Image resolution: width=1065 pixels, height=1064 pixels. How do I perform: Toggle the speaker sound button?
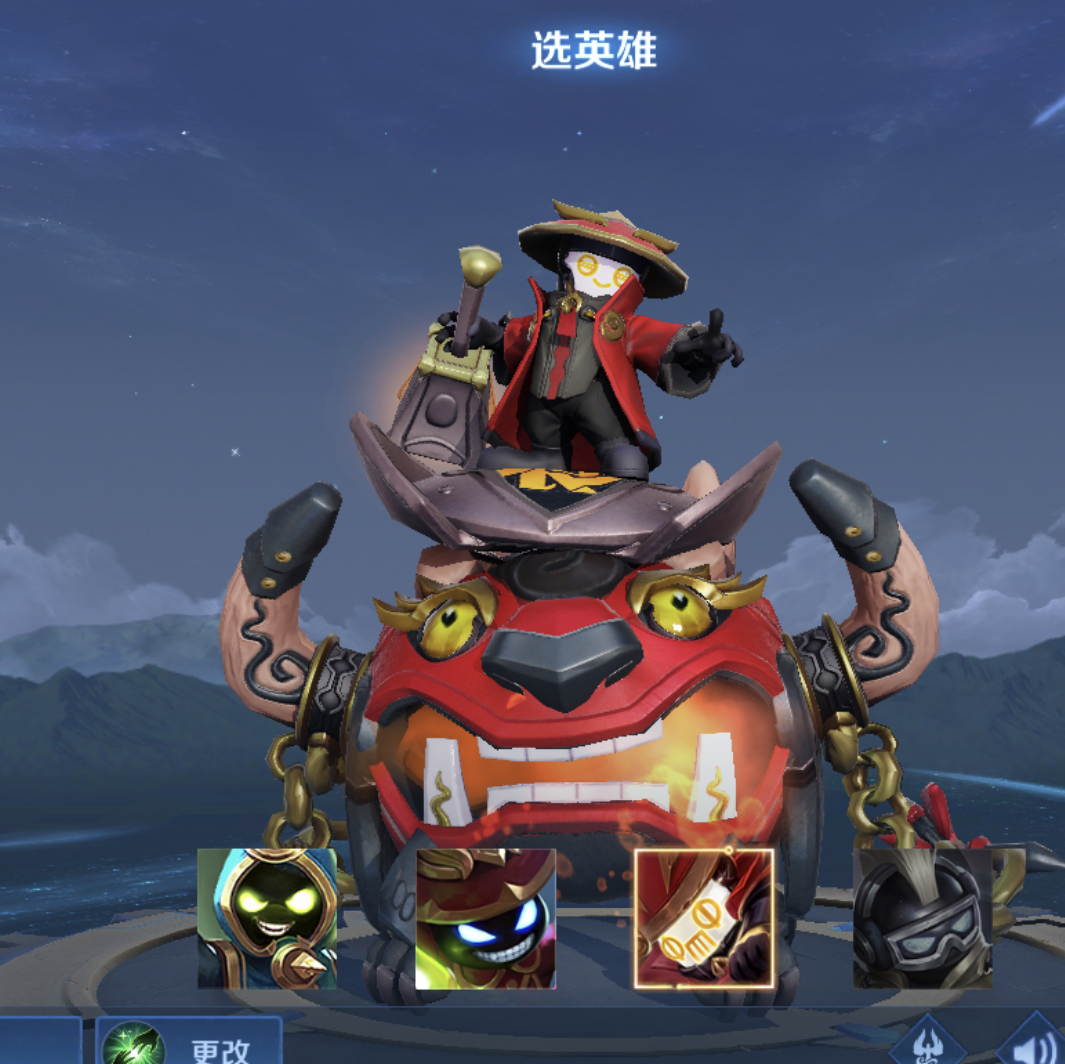pyautogui.click(x=1036, y=1045)
